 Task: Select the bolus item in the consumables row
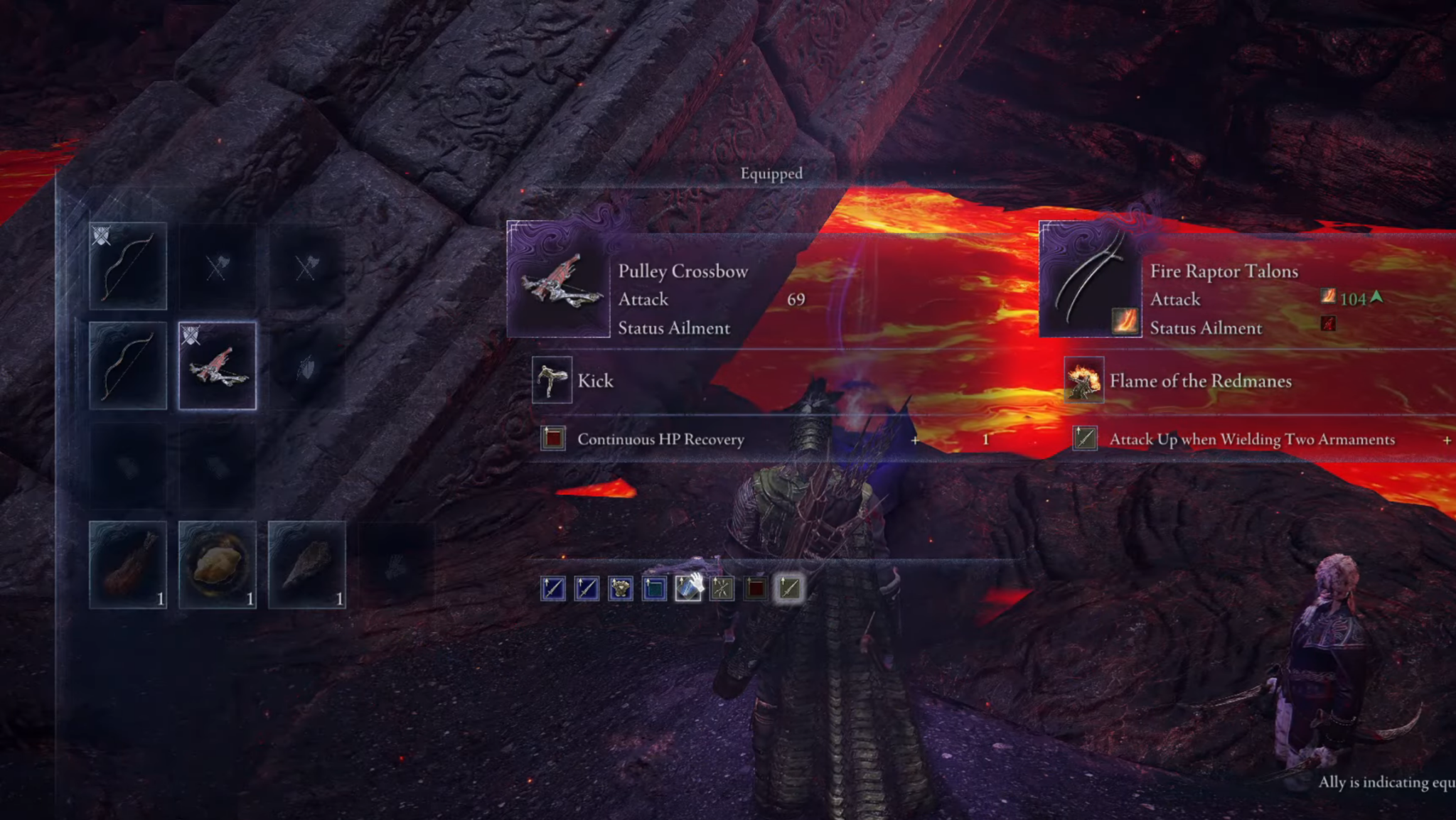click(218, 565)
